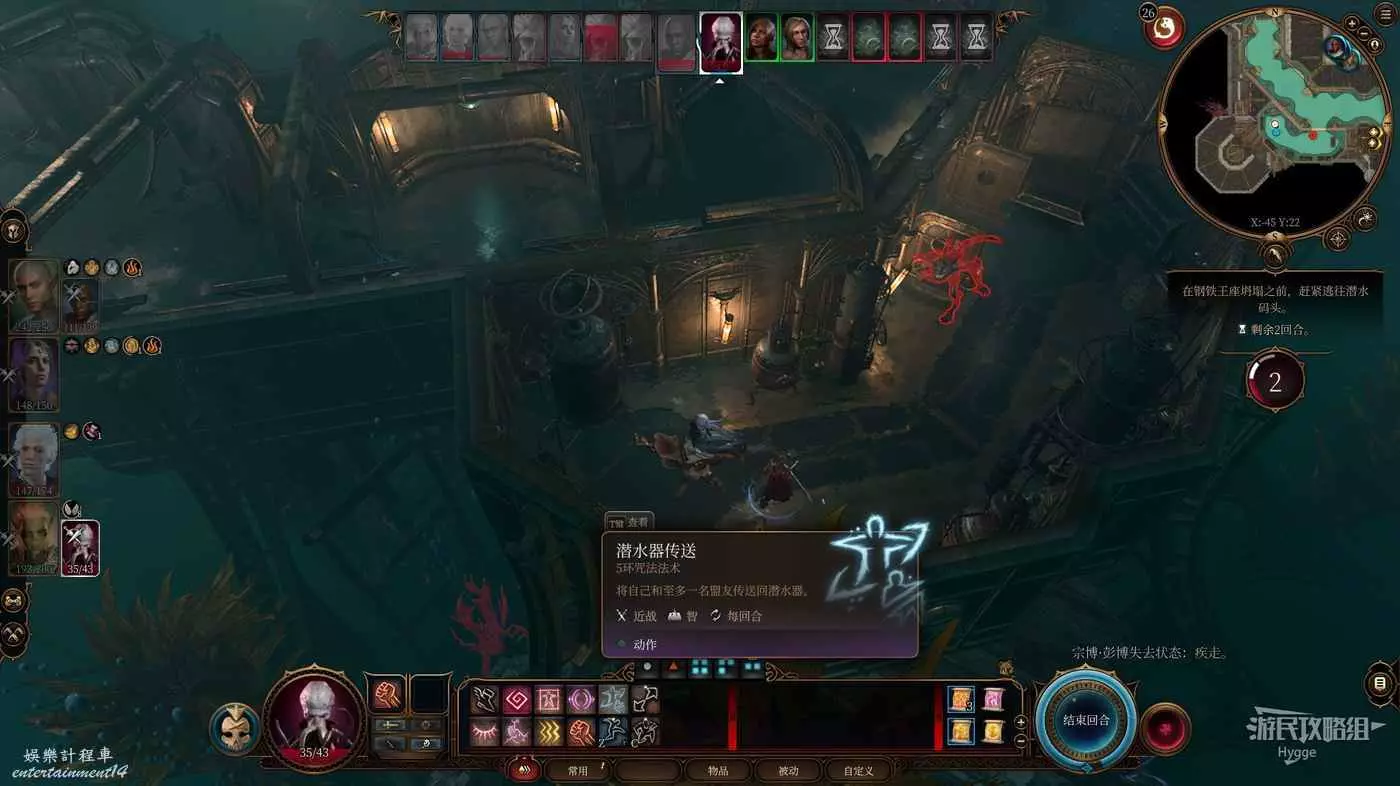Select the orange-skinned companion portrait
Viewport: 1400px width, 786px height.
(x=35, y=538)
